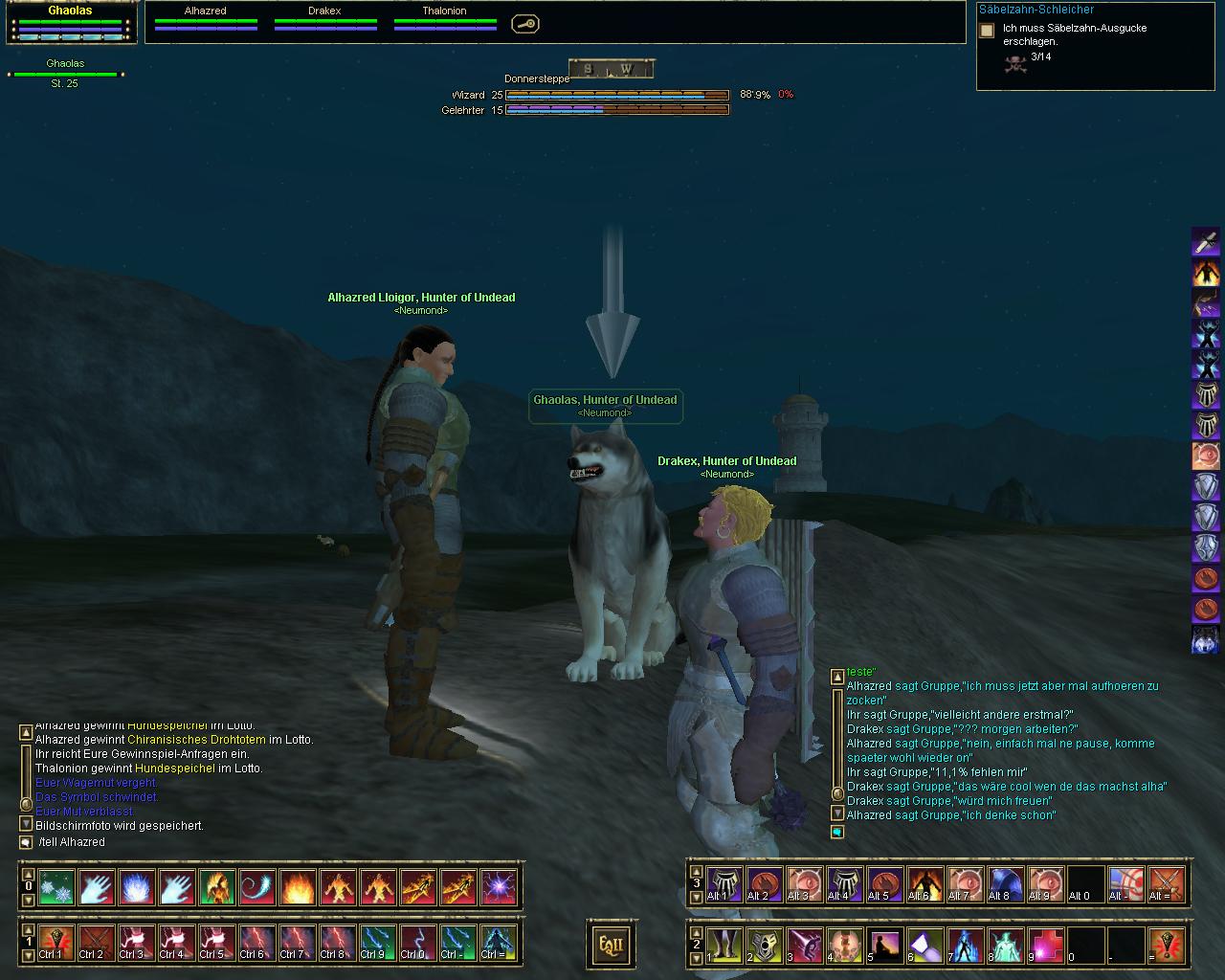Open the Säbelzahn-Schleicher quest tracker entry
Viewport: 1225px width, 980px height.
coord(1036,10)
